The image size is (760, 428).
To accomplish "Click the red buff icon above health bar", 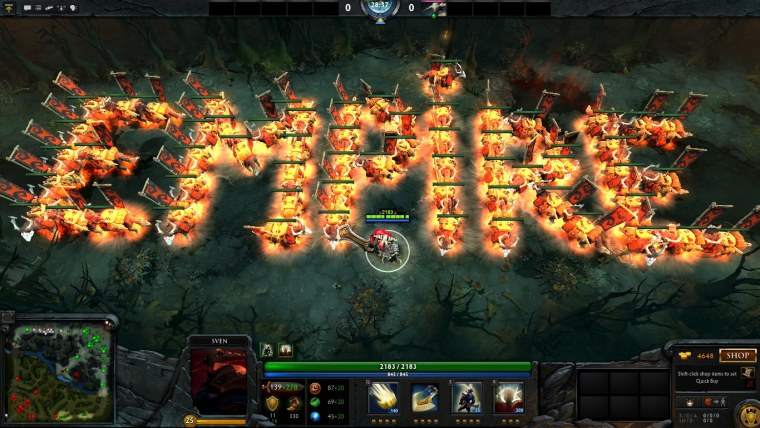I will coord(286,350).
